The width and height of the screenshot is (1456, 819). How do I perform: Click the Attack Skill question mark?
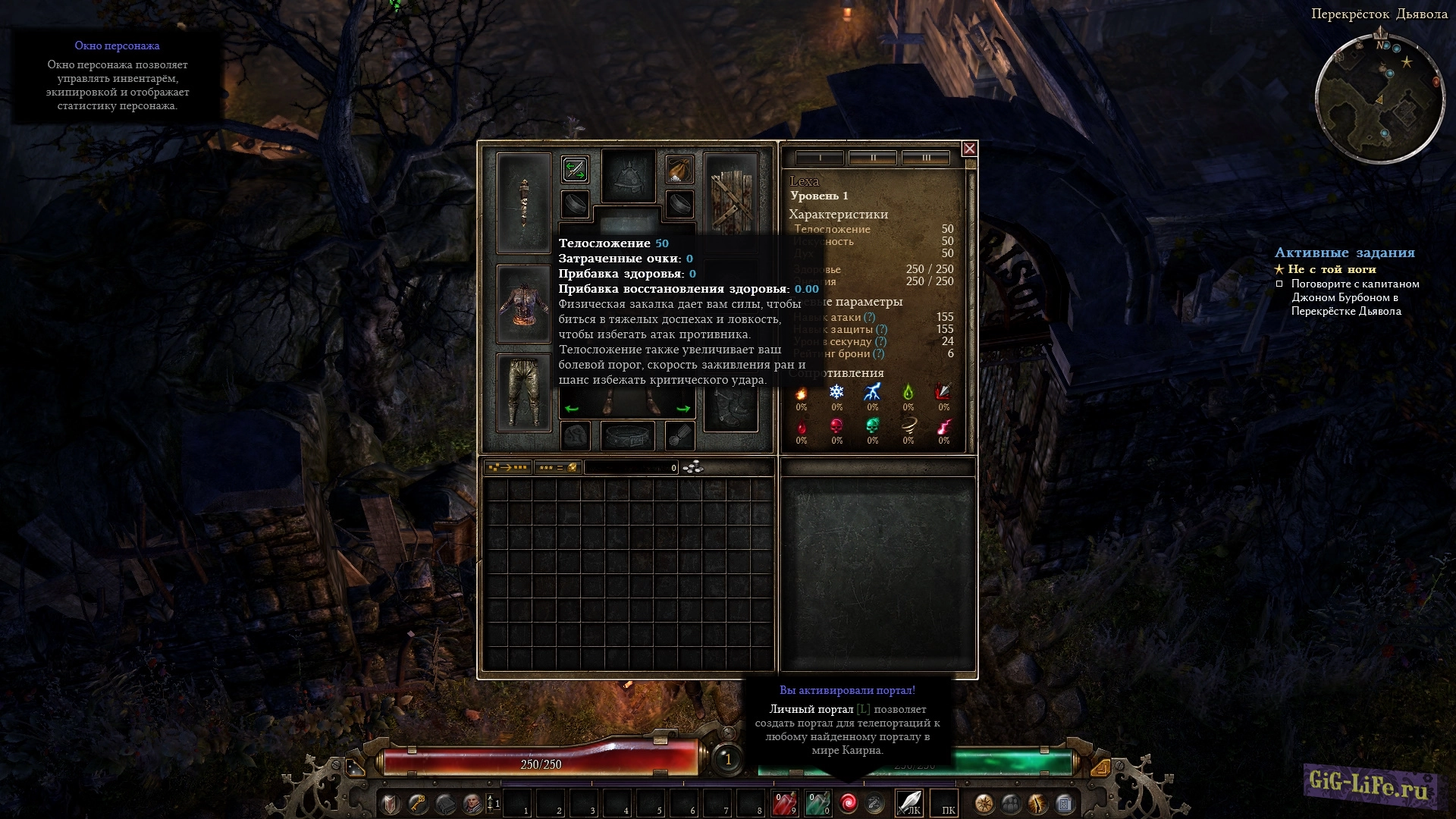870,318
